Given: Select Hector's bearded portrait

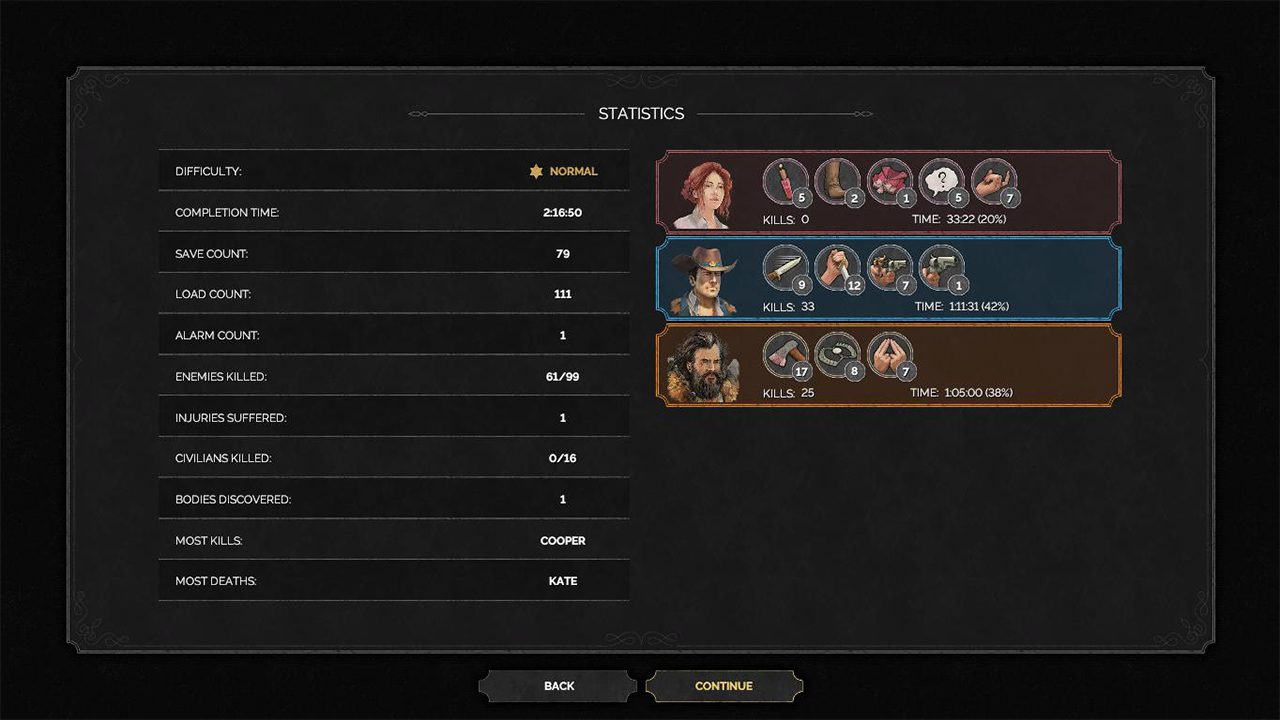Looking at the screenshot, I should (x=704, y=366).
